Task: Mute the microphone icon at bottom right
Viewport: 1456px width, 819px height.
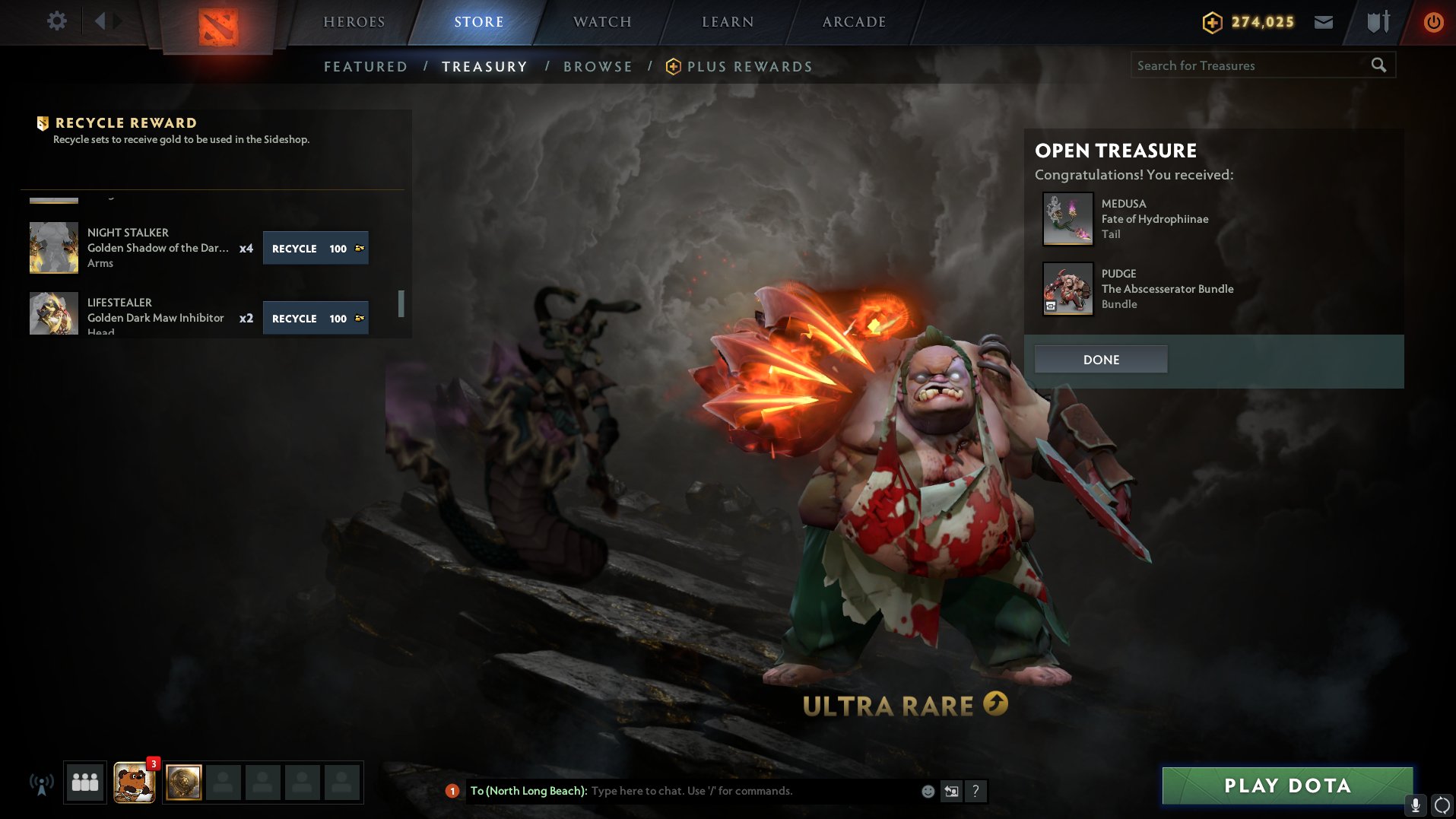Action: [1414, 804]
